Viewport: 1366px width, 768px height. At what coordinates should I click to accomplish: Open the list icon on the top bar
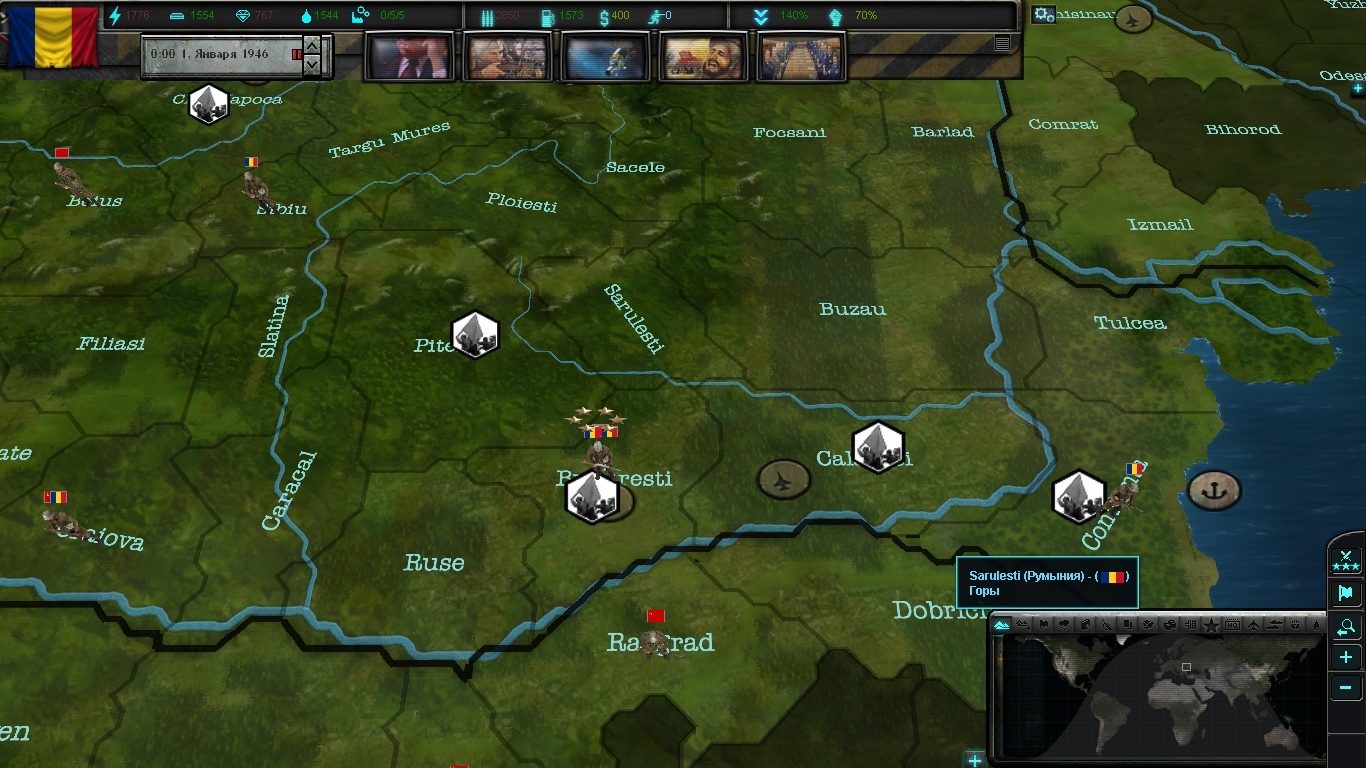pyautogui.click(x=1002, y=43)
